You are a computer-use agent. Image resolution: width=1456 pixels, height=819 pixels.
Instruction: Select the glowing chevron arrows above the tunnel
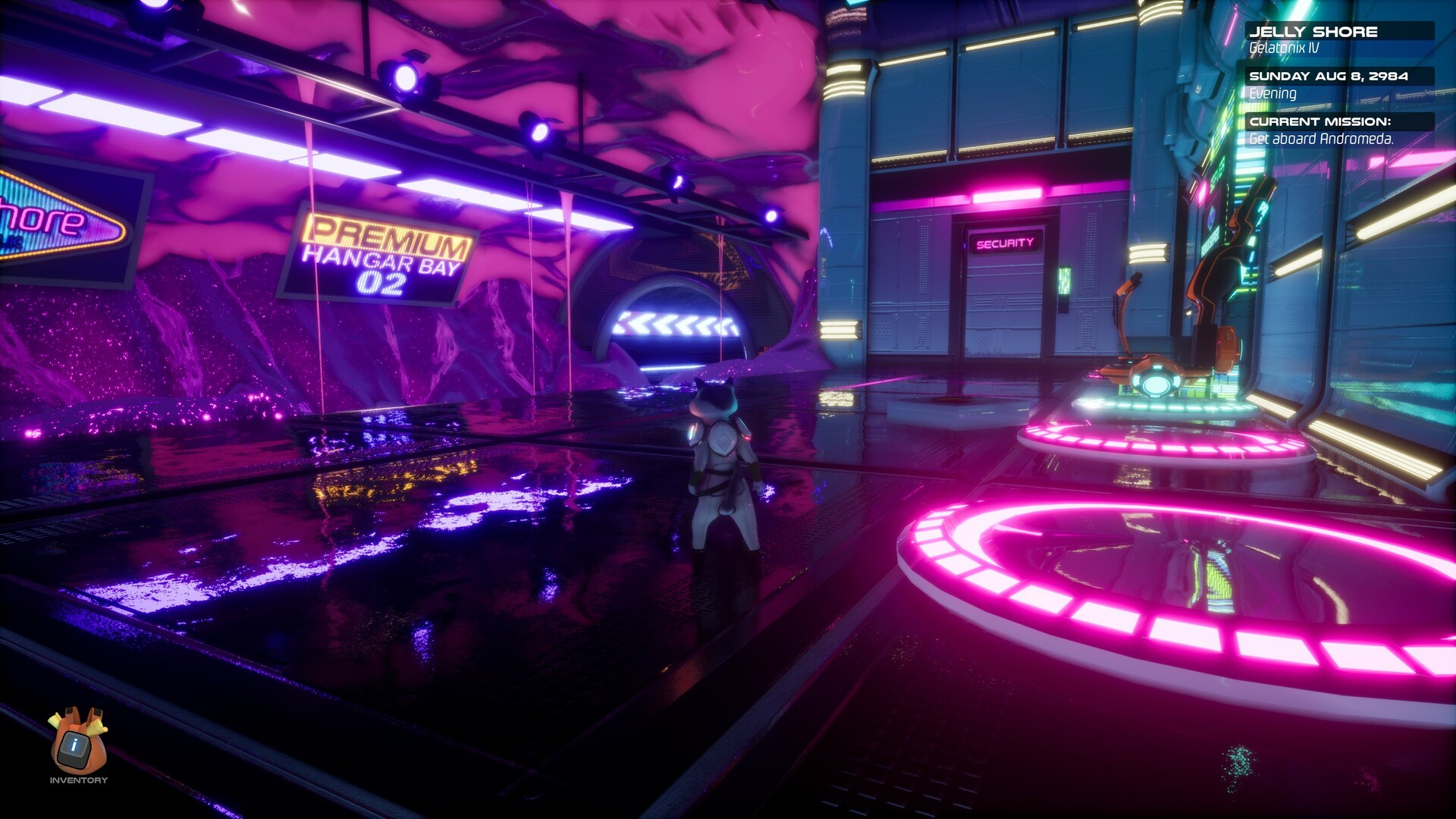click(x=676, y=325)
